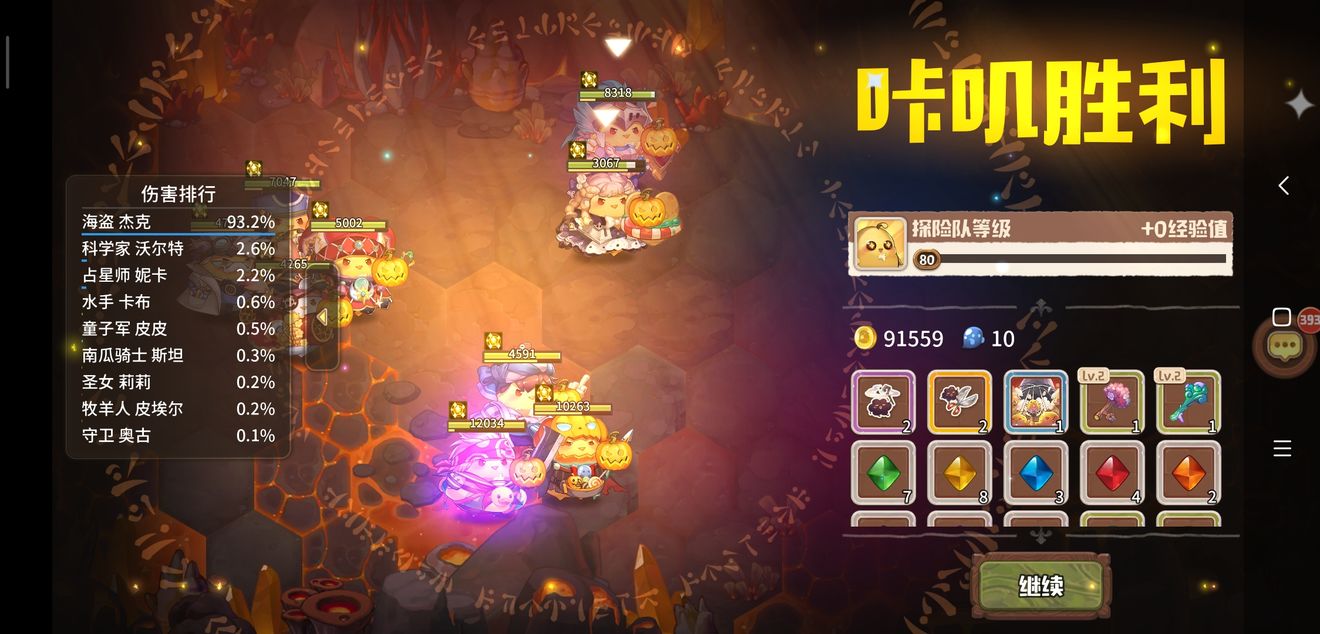The width and height of the screenshot is (1320, 634).
Task: View the blue-framed character card reward
Action: (x=1035, y=402)
